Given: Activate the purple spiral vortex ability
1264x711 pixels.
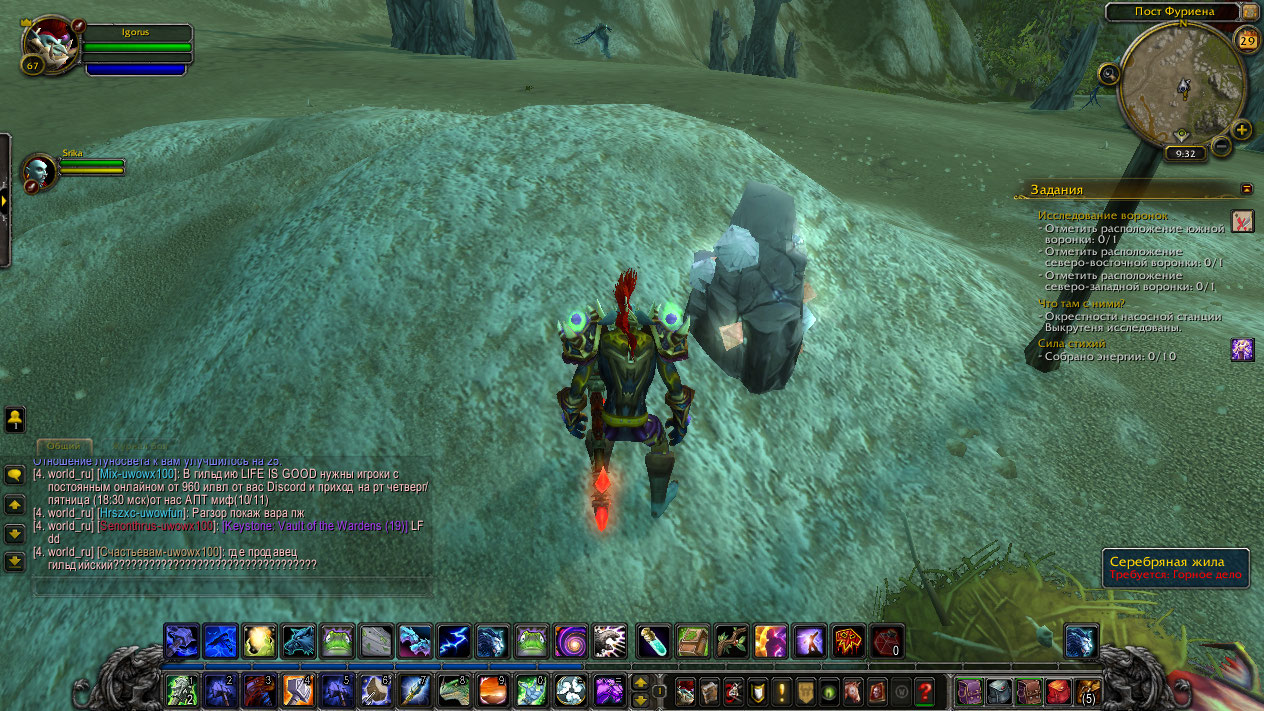Looking at the screenshot, I should [571, 640].
